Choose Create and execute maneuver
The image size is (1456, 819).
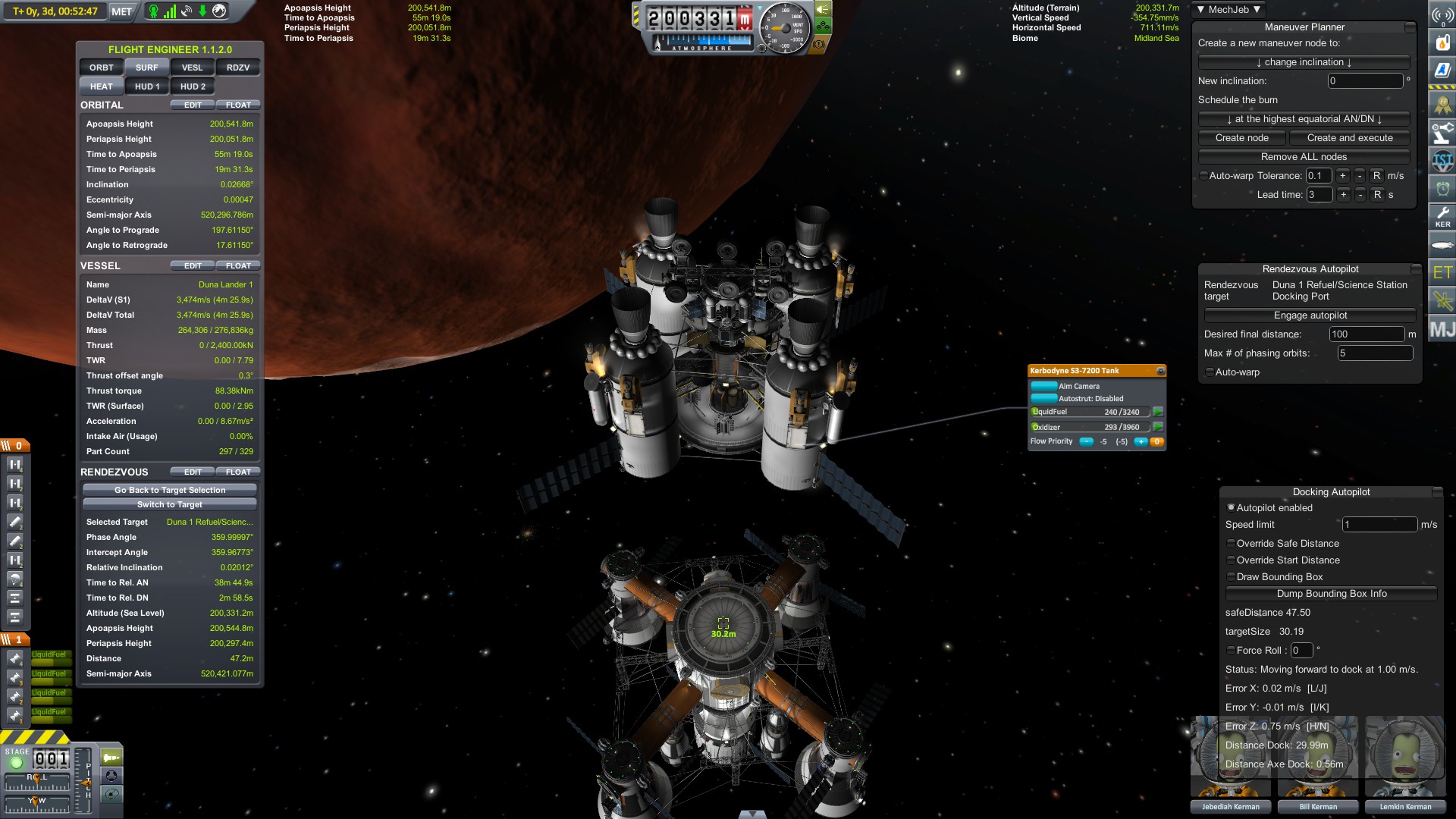click(1350, 138)
